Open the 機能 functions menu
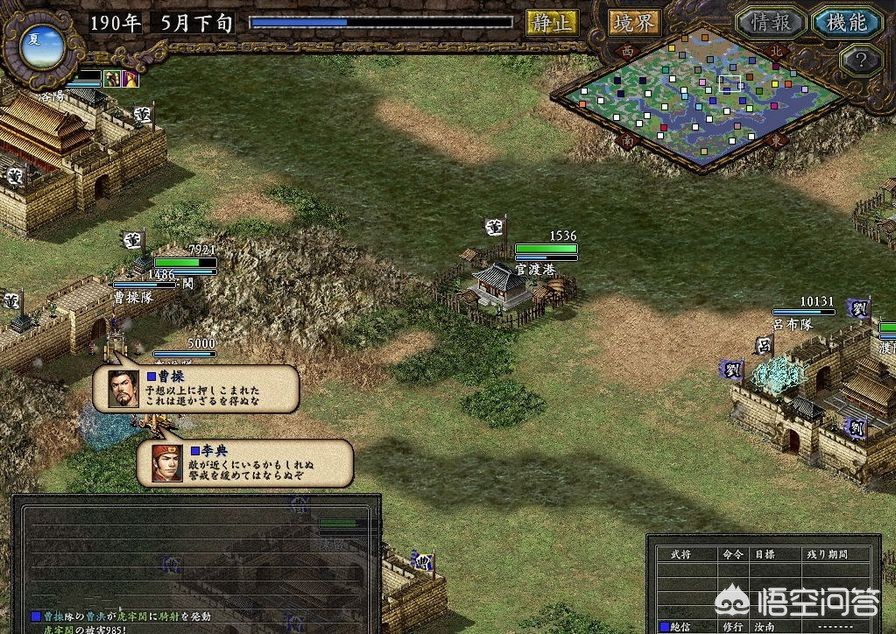The height and width of the screenshot is (634, 896). coord(846,22)
